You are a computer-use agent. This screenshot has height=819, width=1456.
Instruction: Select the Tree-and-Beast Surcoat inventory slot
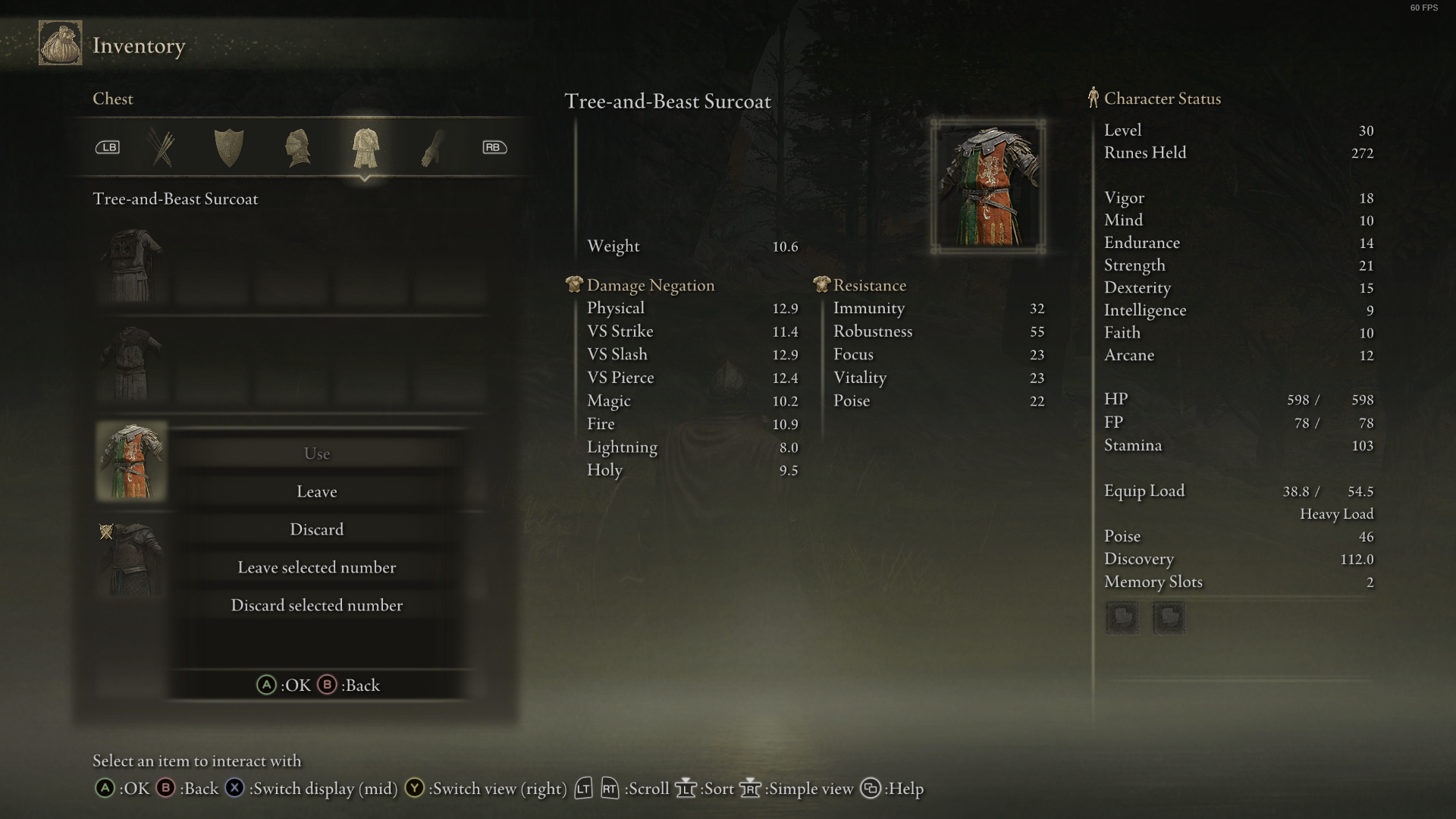coord(131,461)
